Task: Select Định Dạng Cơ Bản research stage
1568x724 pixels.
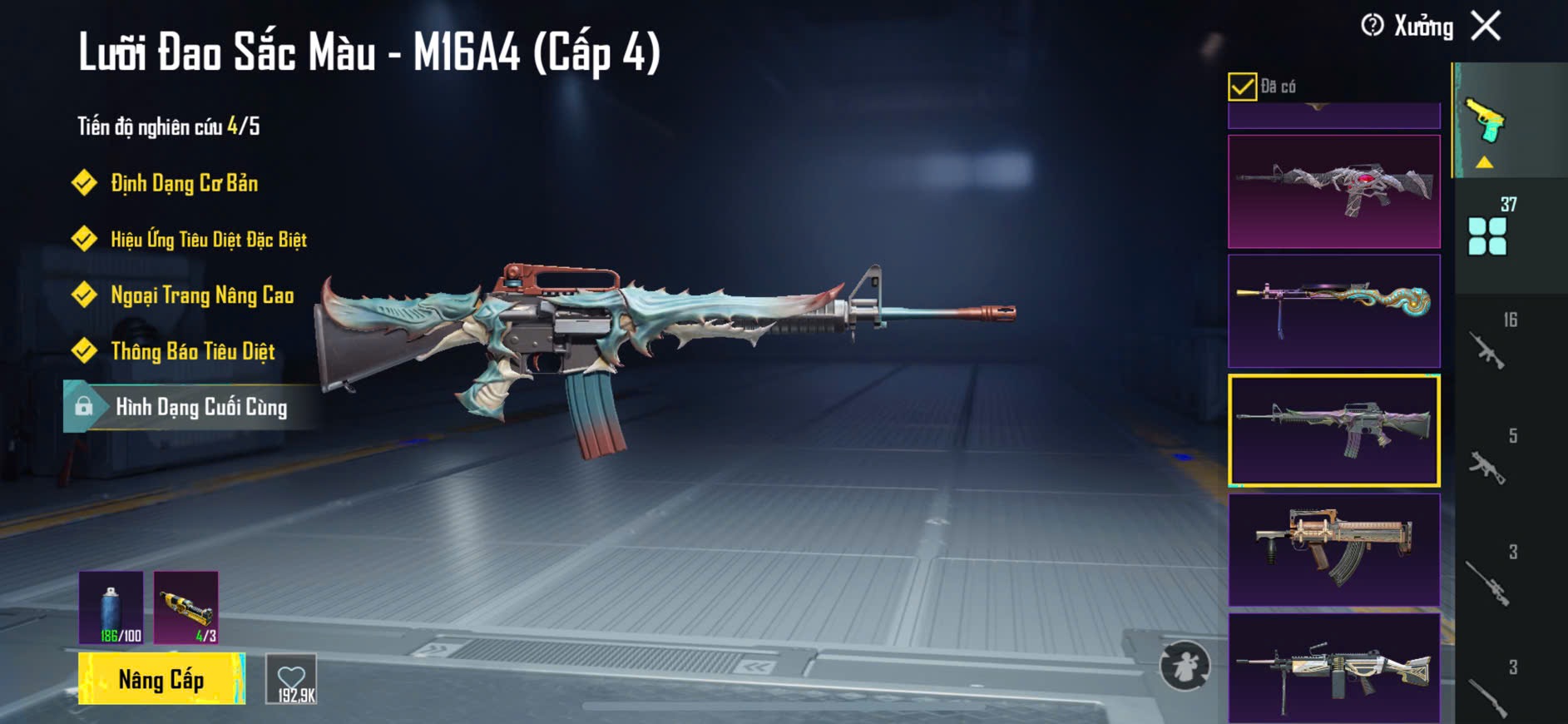Action: (184, 183)
